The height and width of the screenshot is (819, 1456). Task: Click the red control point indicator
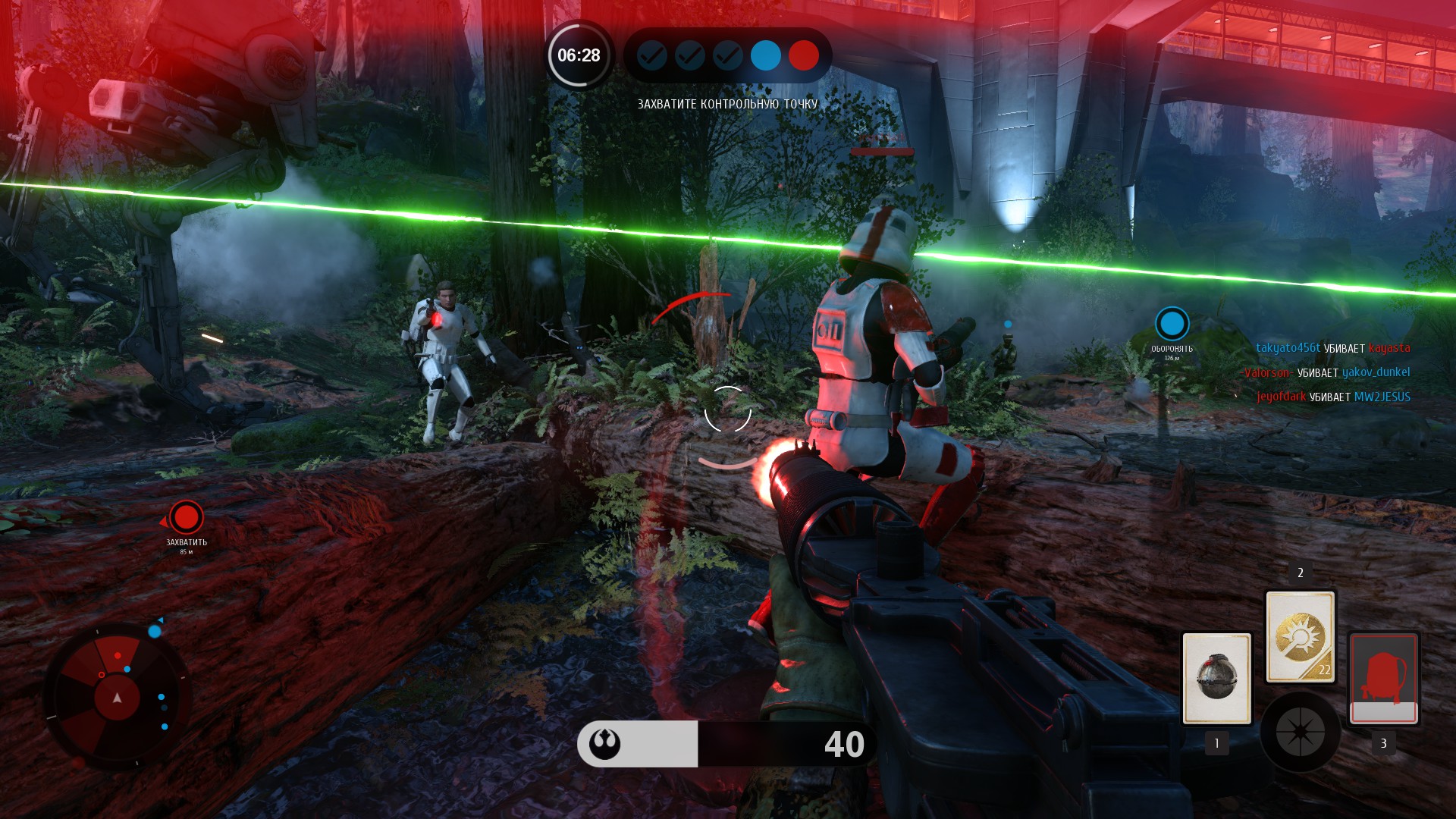803,55
